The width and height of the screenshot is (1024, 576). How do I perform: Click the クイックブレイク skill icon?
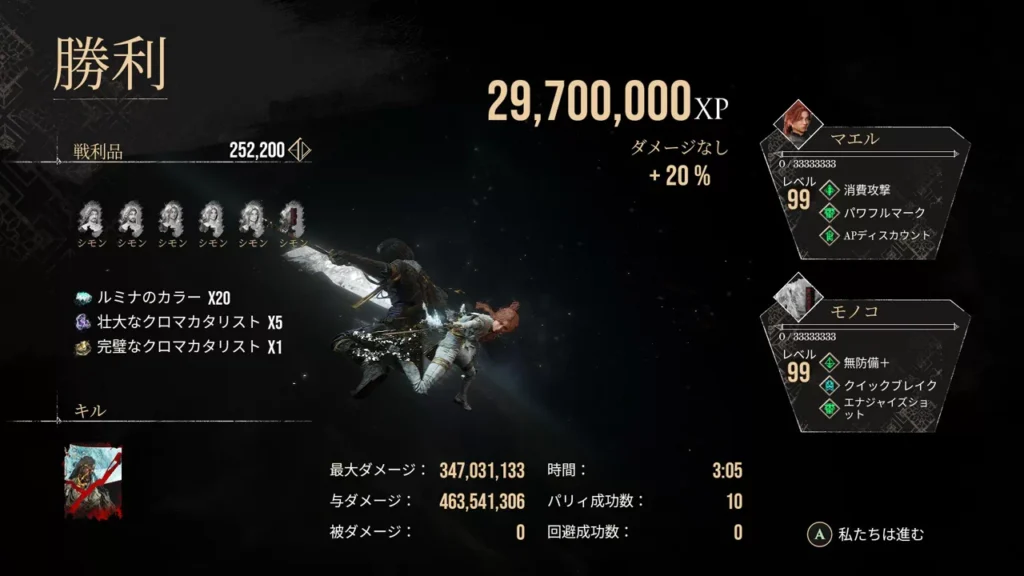click(x=828, y=385)
